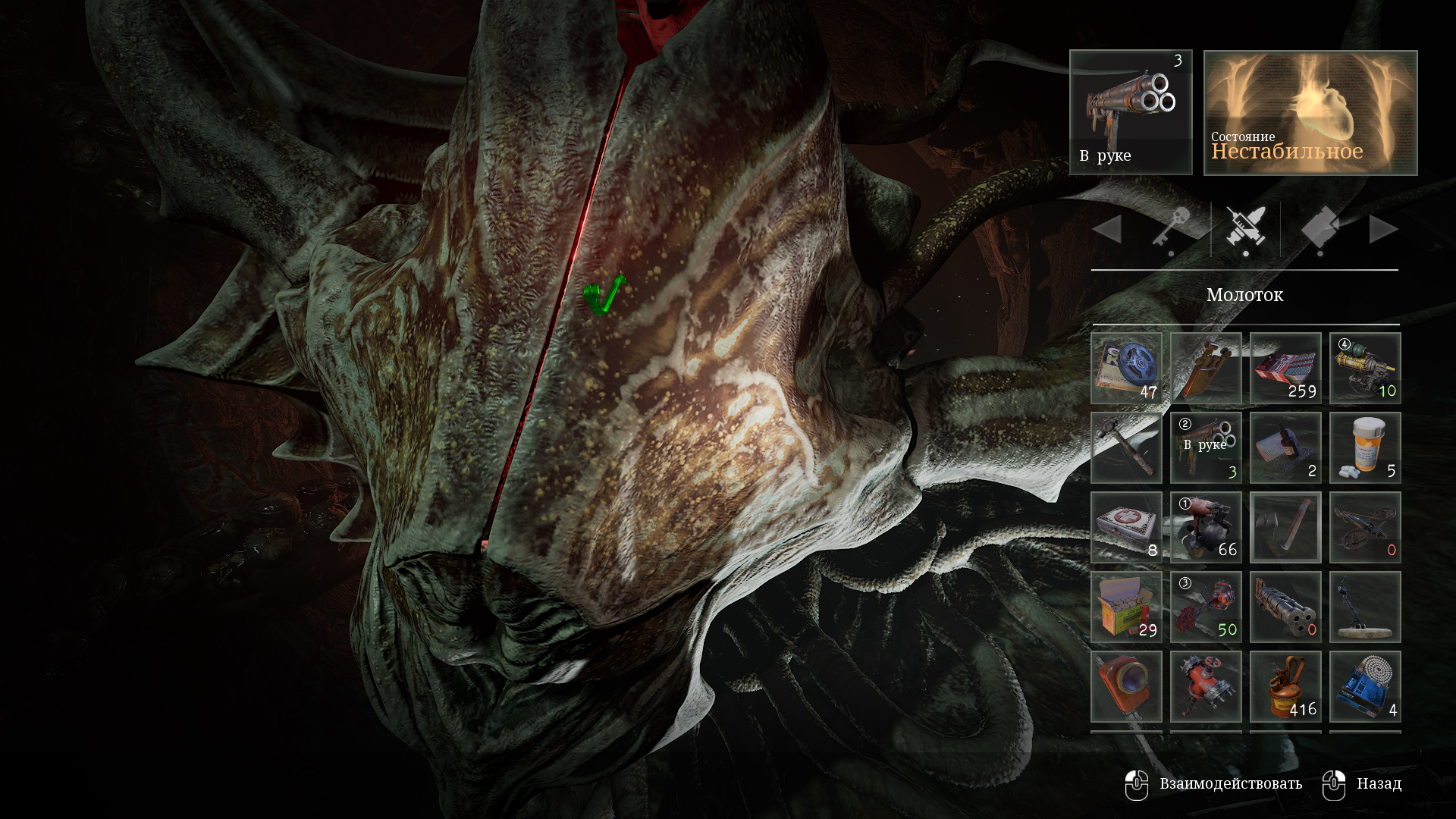Switch to the documents tab

point(1320,227)
